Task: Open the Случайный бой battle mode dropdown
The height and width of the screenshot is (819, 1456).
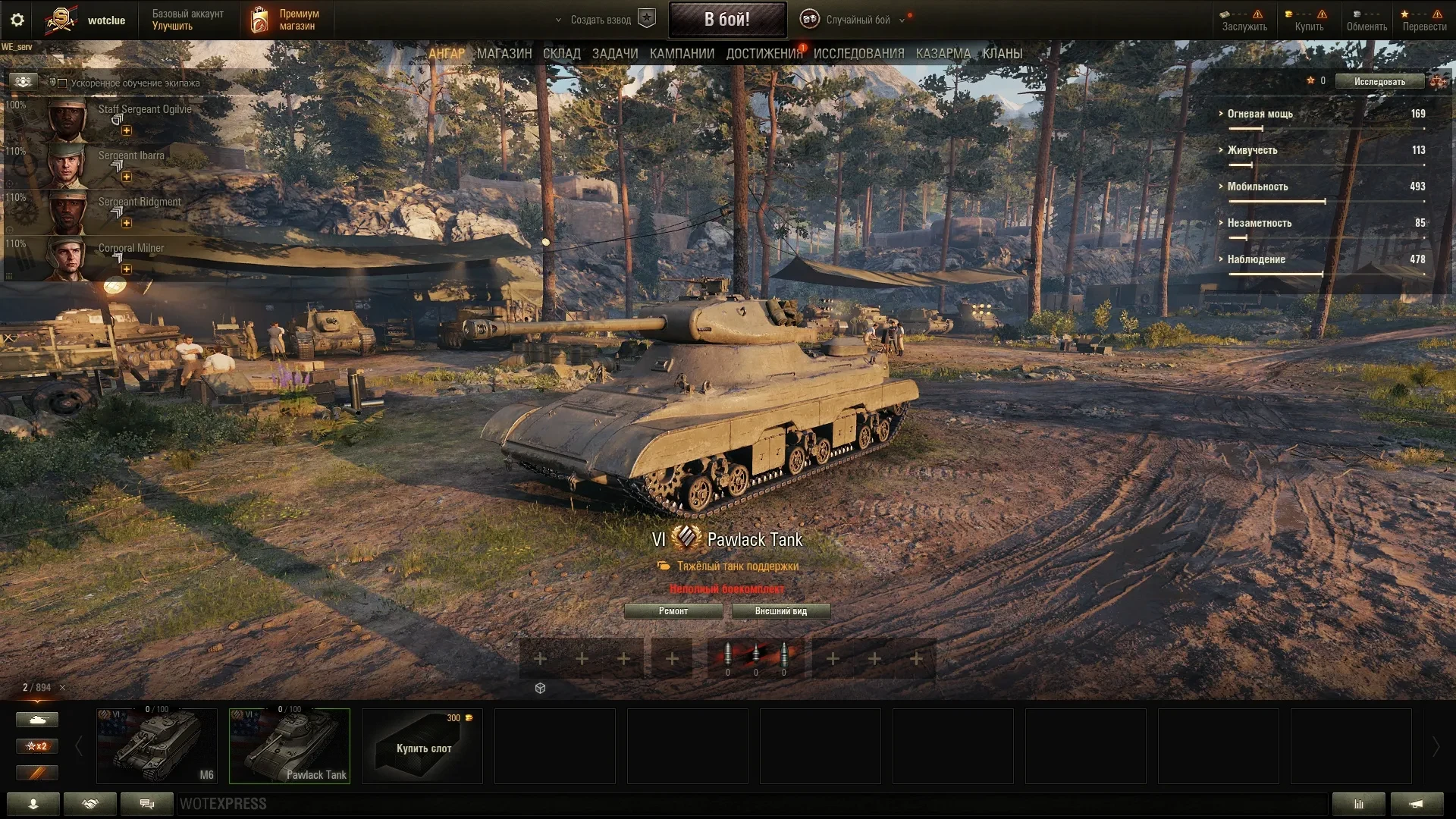Action: (x=857, y=20)
